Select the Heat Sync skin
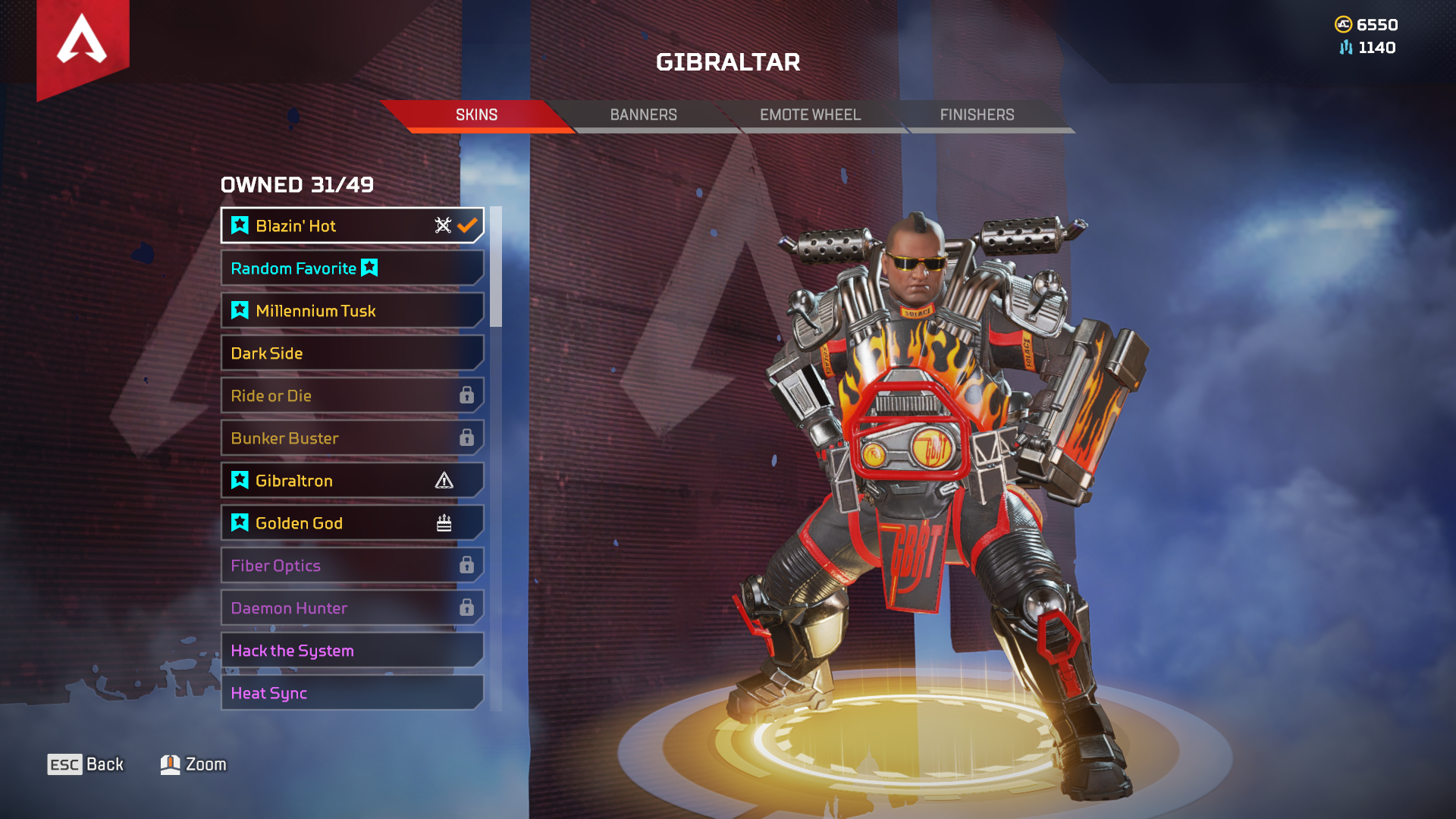 pyautogui.click(x=352, y=693)
